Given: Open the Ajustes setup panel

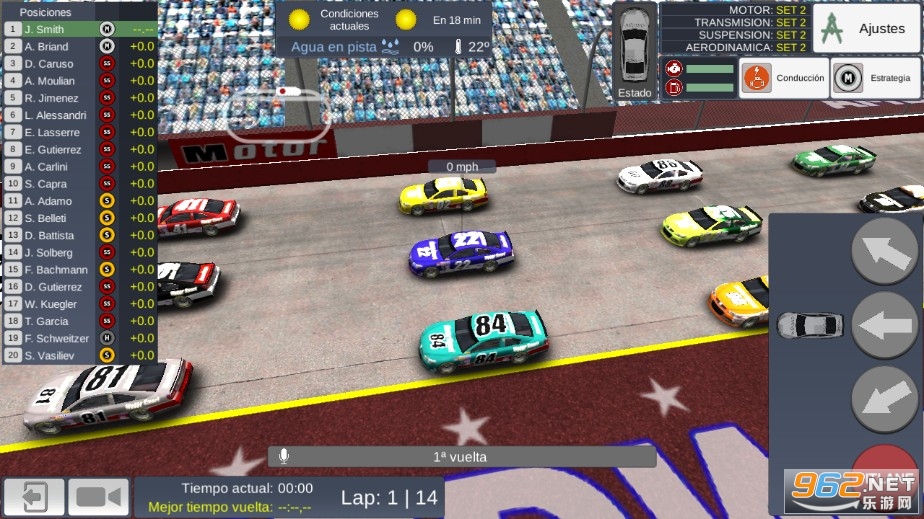Looking at the screenshot, I should point(866,28).
